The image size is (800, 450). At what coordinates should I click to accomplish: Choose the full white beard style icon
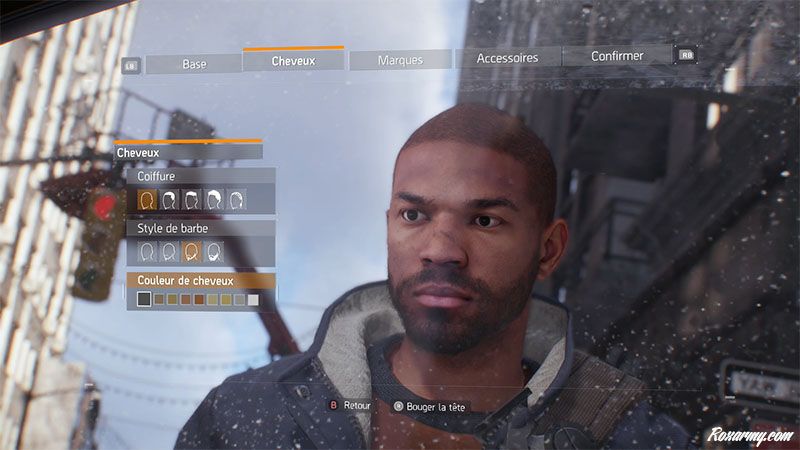click(214, 251)
